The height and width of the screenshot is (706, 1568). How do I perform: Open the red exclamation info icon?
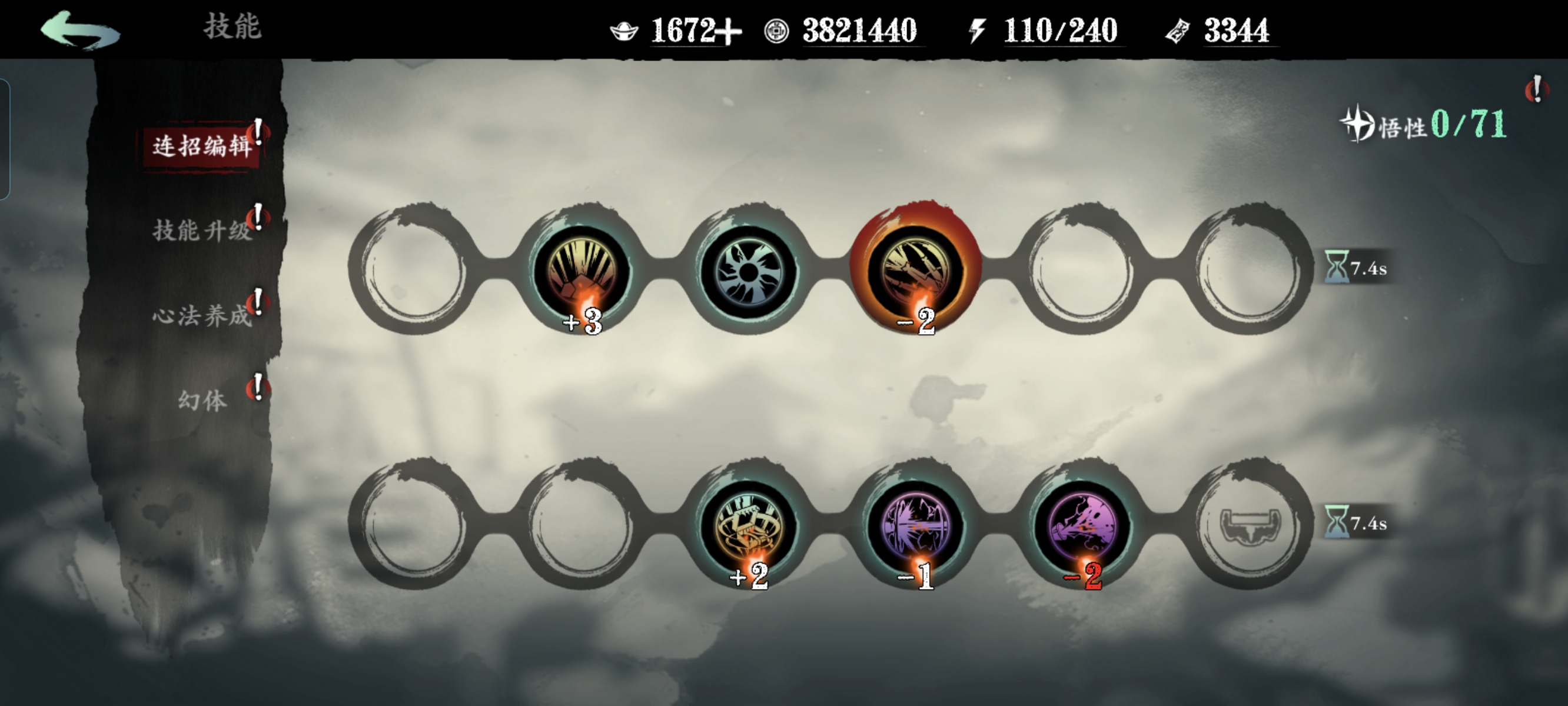pyautogui.click(x=1537, y=90)
